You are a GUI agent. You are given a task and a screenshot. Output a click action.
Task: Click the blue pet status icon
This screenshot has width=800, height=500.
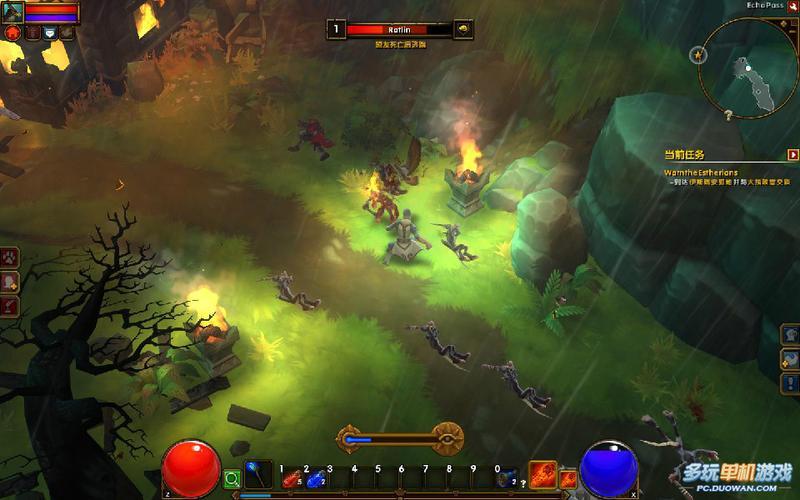[x=48, y=33]
